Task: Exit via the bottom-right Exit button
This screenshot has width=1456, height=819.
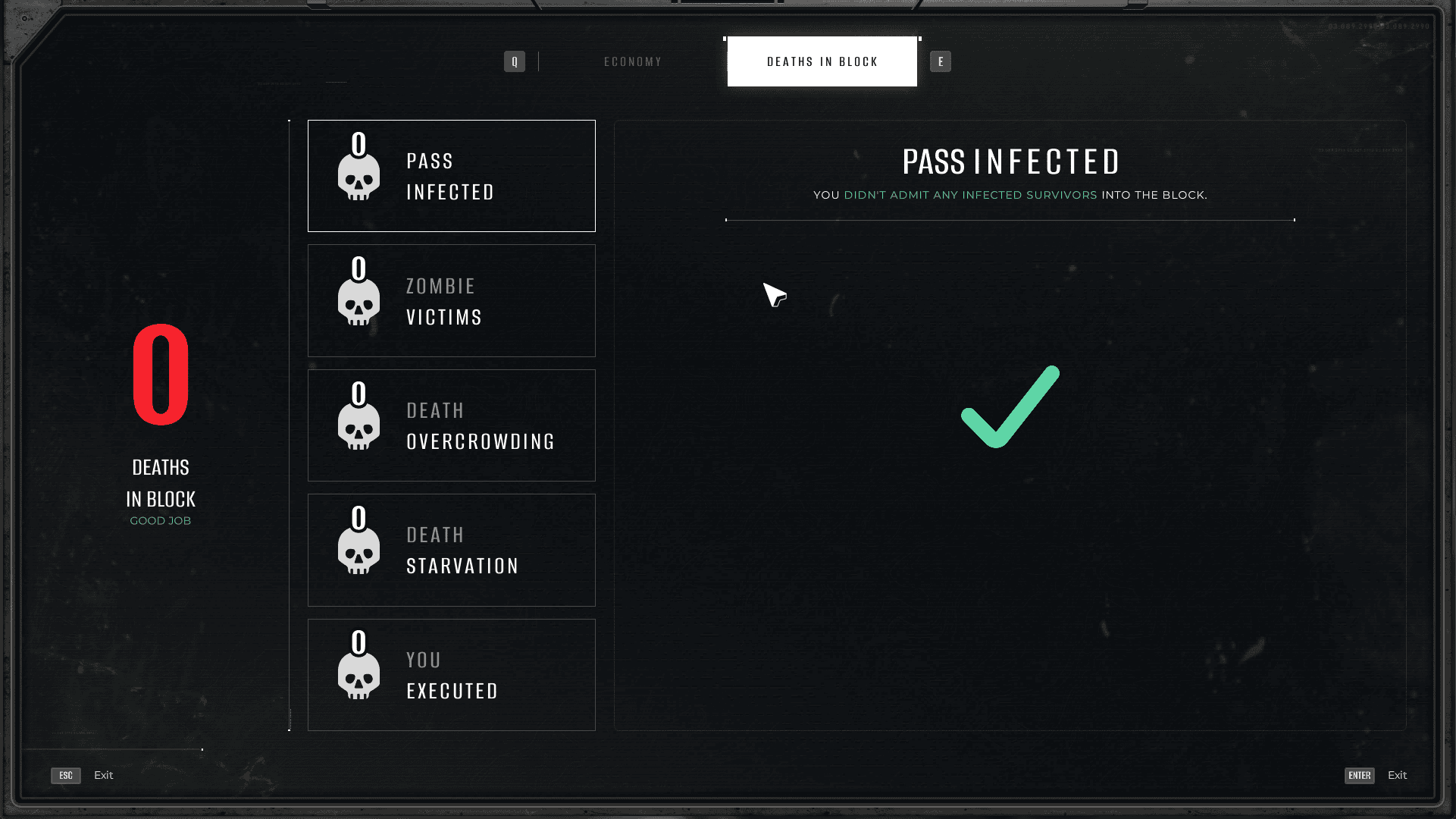Action: coord(1376,775)
